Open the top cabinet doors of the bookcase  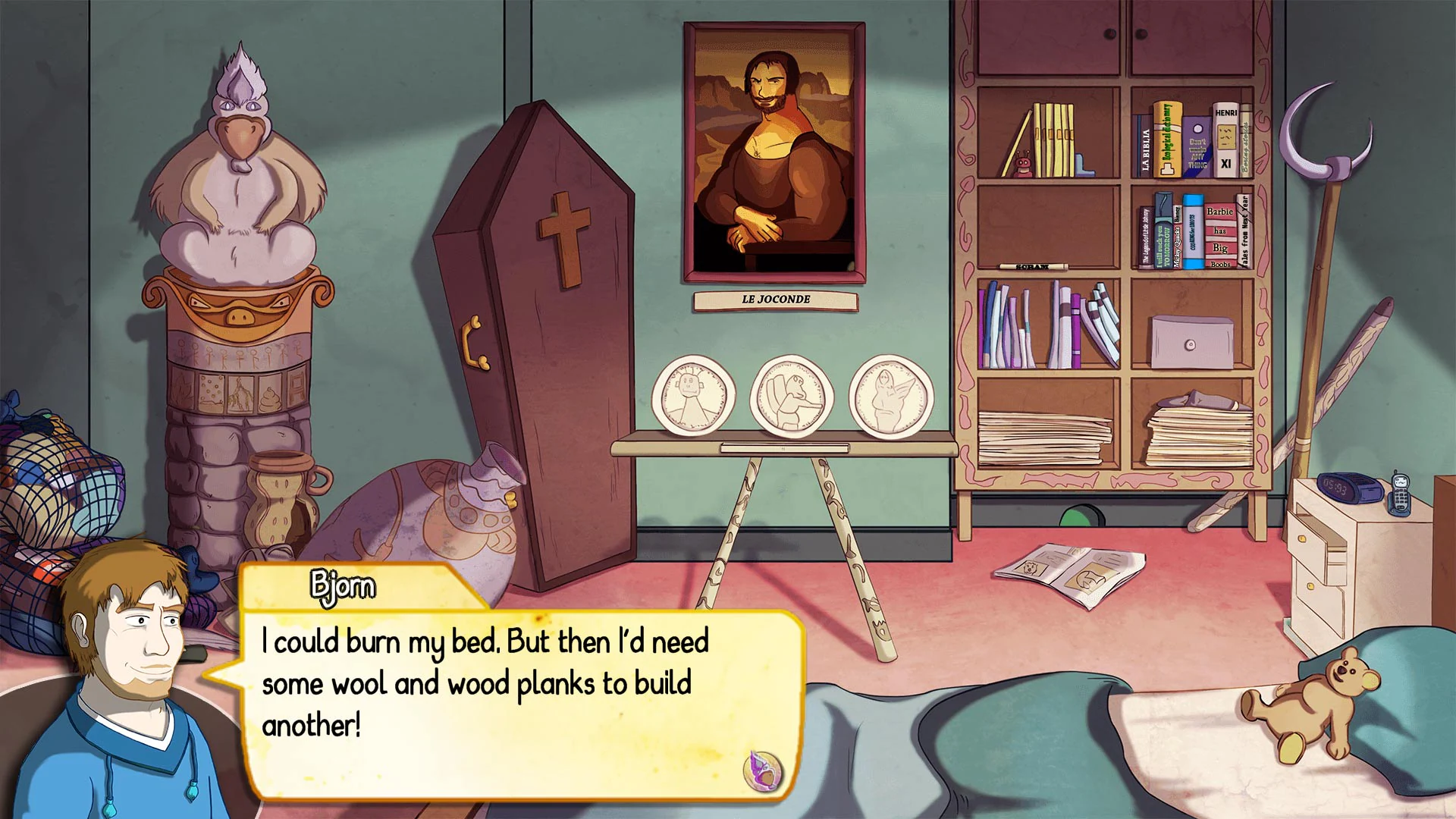pos(1115,34)
